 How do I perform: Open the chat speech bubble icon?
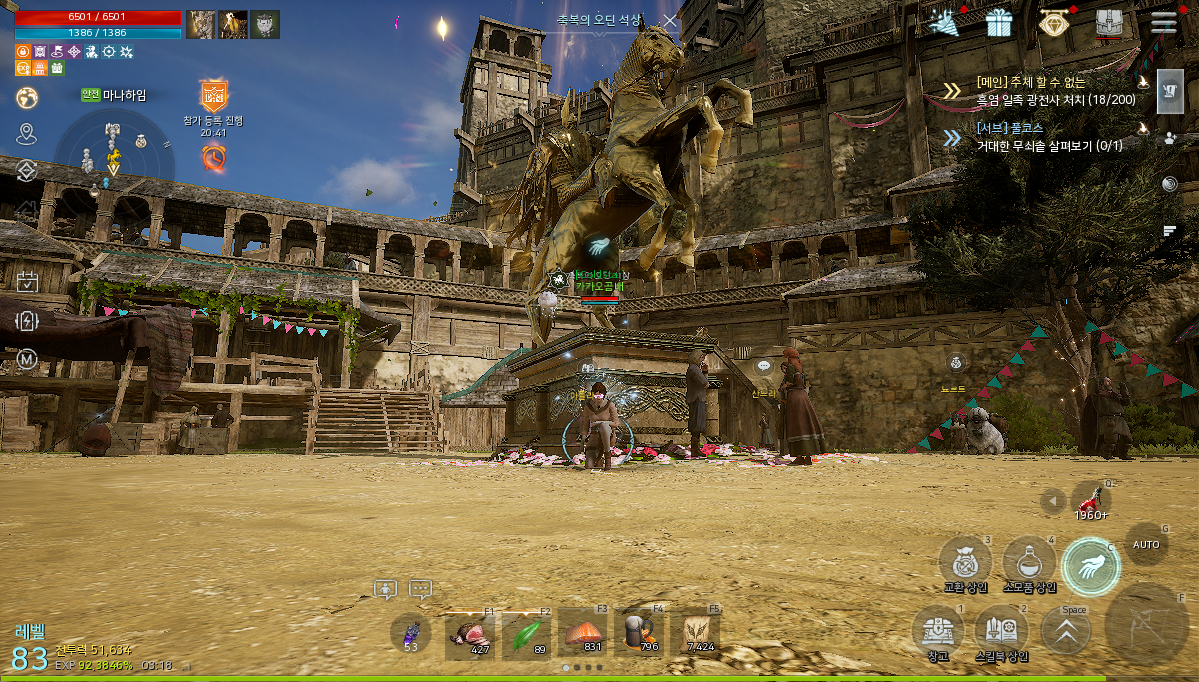(420, 590)
